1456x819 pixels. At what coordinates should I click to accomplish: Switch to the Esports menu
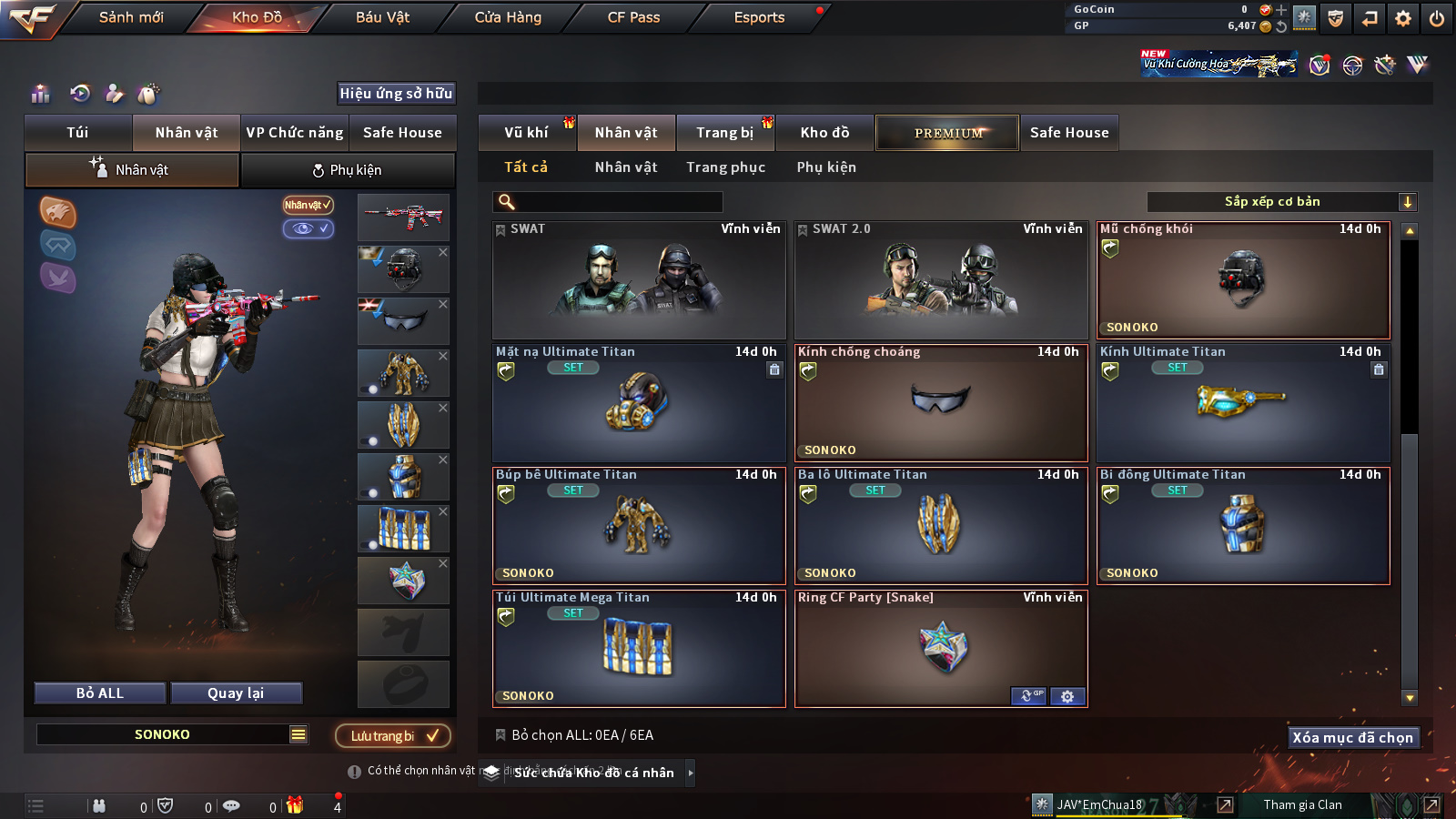(x=759, y=17)
